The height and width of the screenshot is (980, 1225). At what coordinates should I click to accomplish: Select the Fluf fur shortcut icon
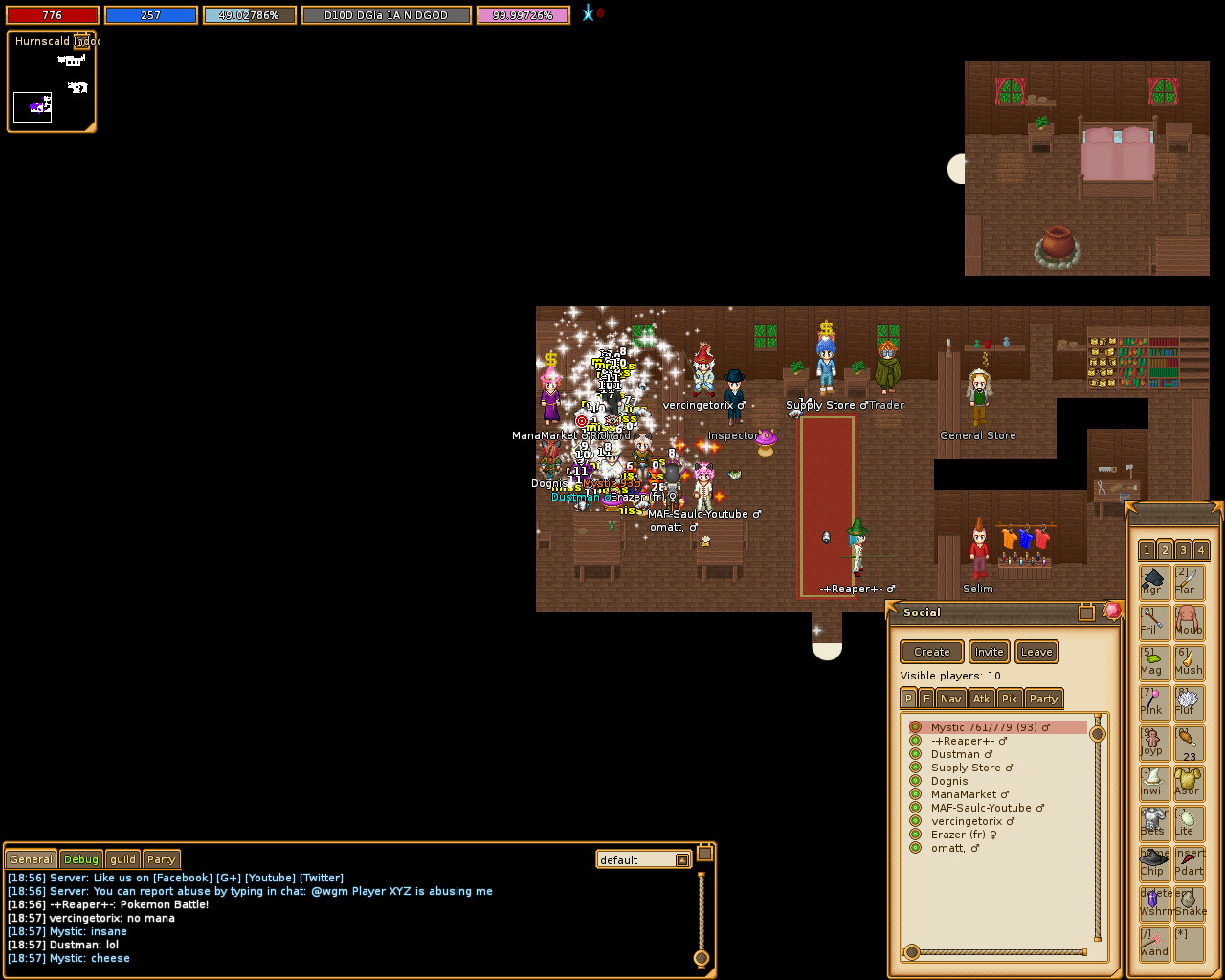point(1190,702)
